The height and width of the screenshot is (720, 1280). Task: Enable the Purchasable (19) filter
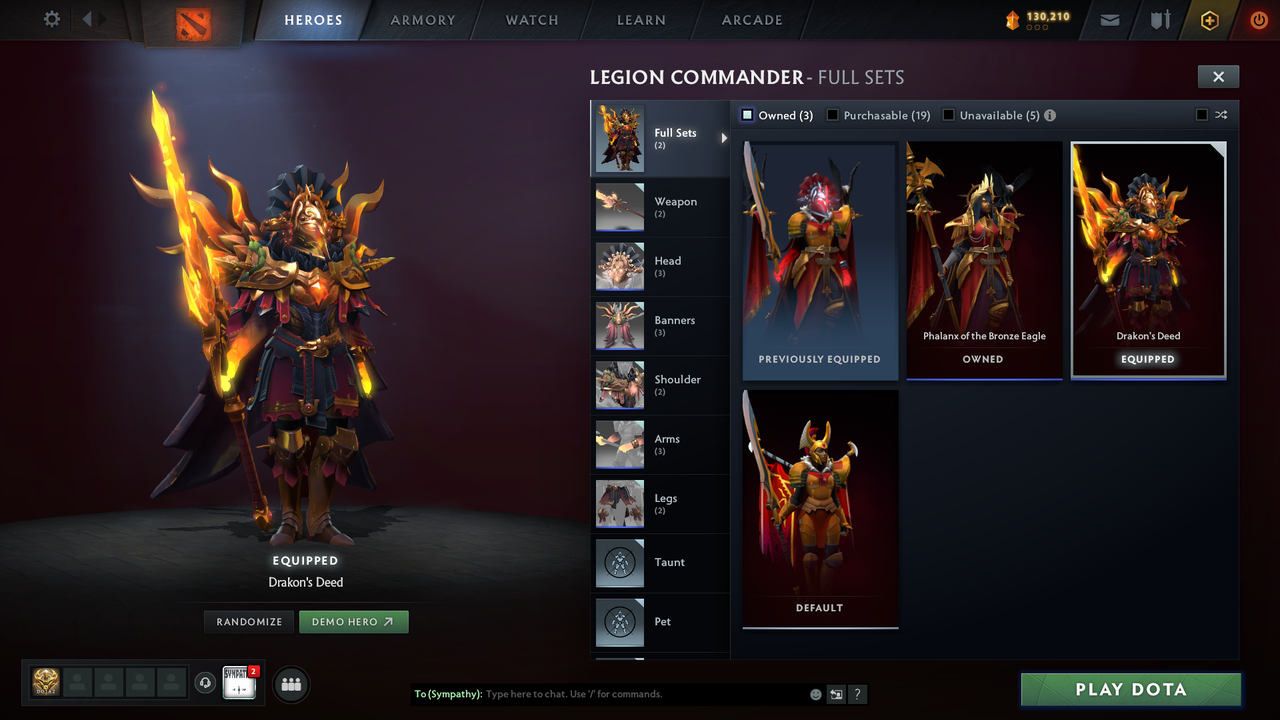coord(832,115)
